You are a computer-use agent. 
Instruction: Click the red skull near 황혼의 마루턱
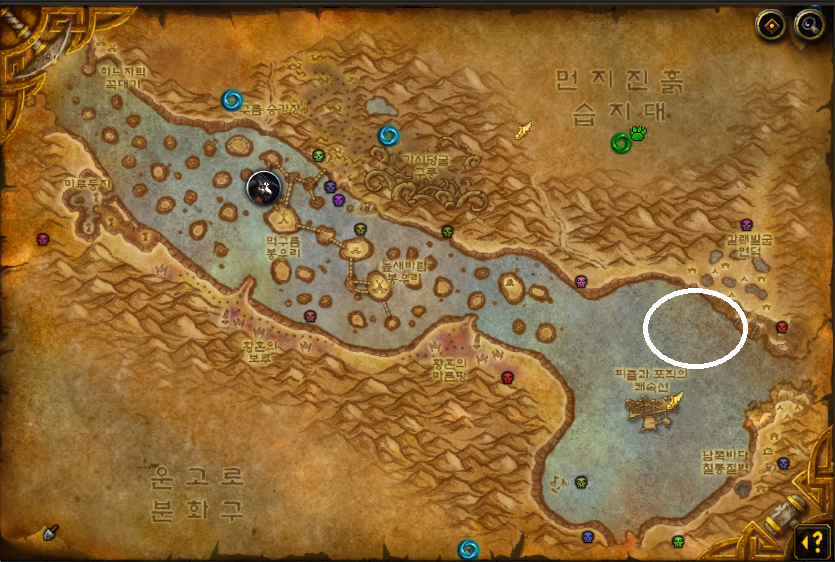click(507, 377)
